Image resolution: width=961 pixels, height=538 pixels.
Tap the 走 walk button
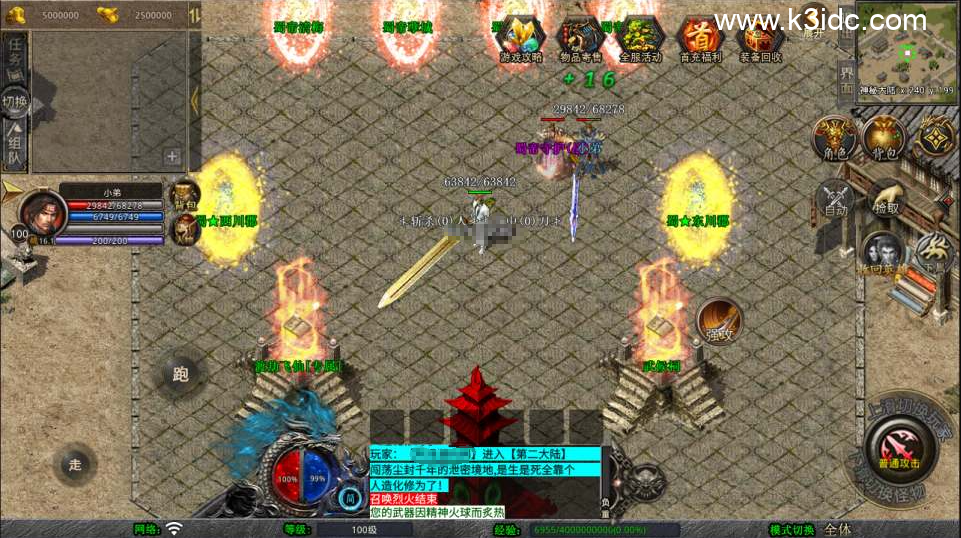pos(76,464)
